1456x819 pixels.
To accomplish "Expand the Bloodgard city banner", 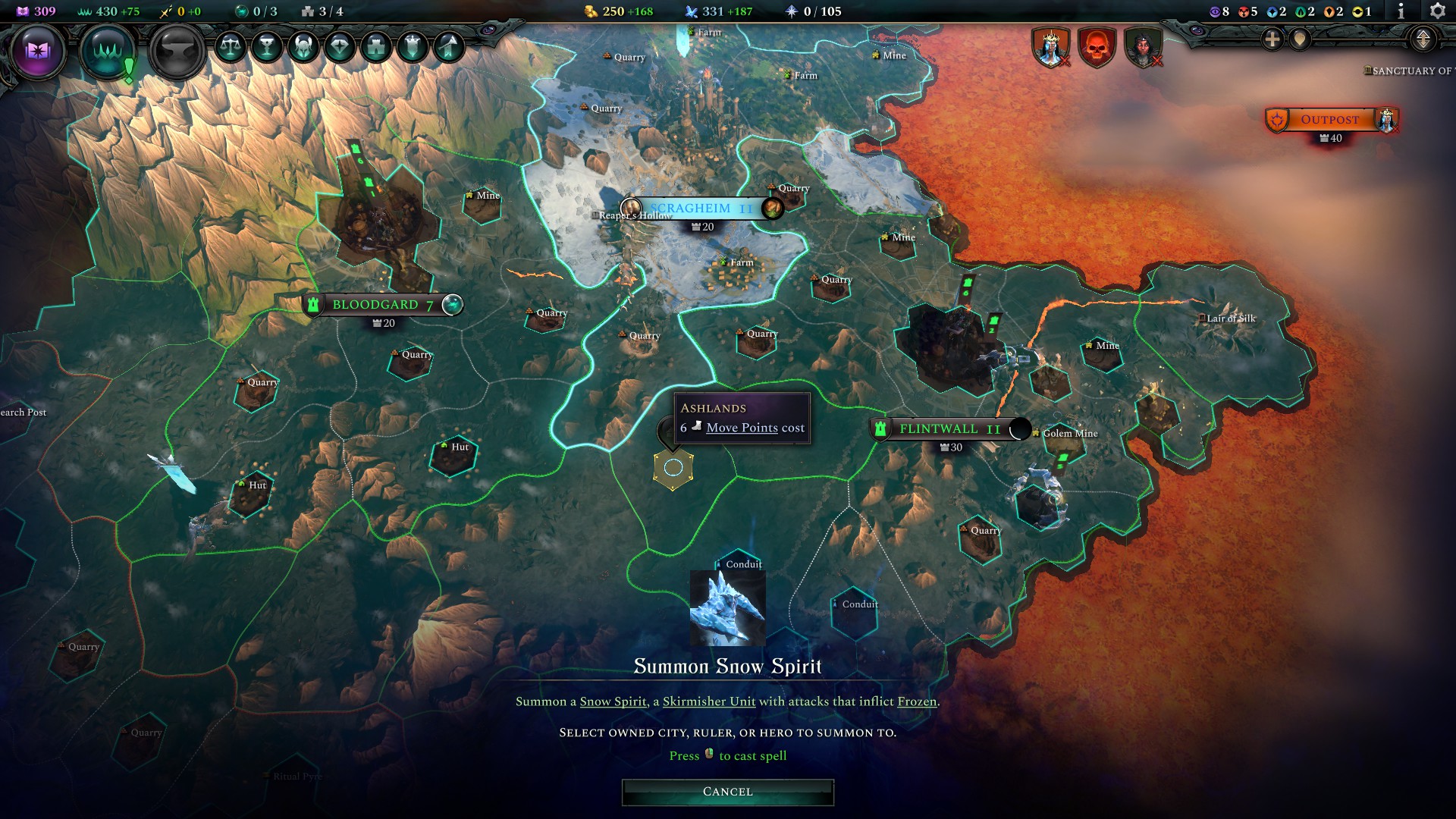I will 451,304.
